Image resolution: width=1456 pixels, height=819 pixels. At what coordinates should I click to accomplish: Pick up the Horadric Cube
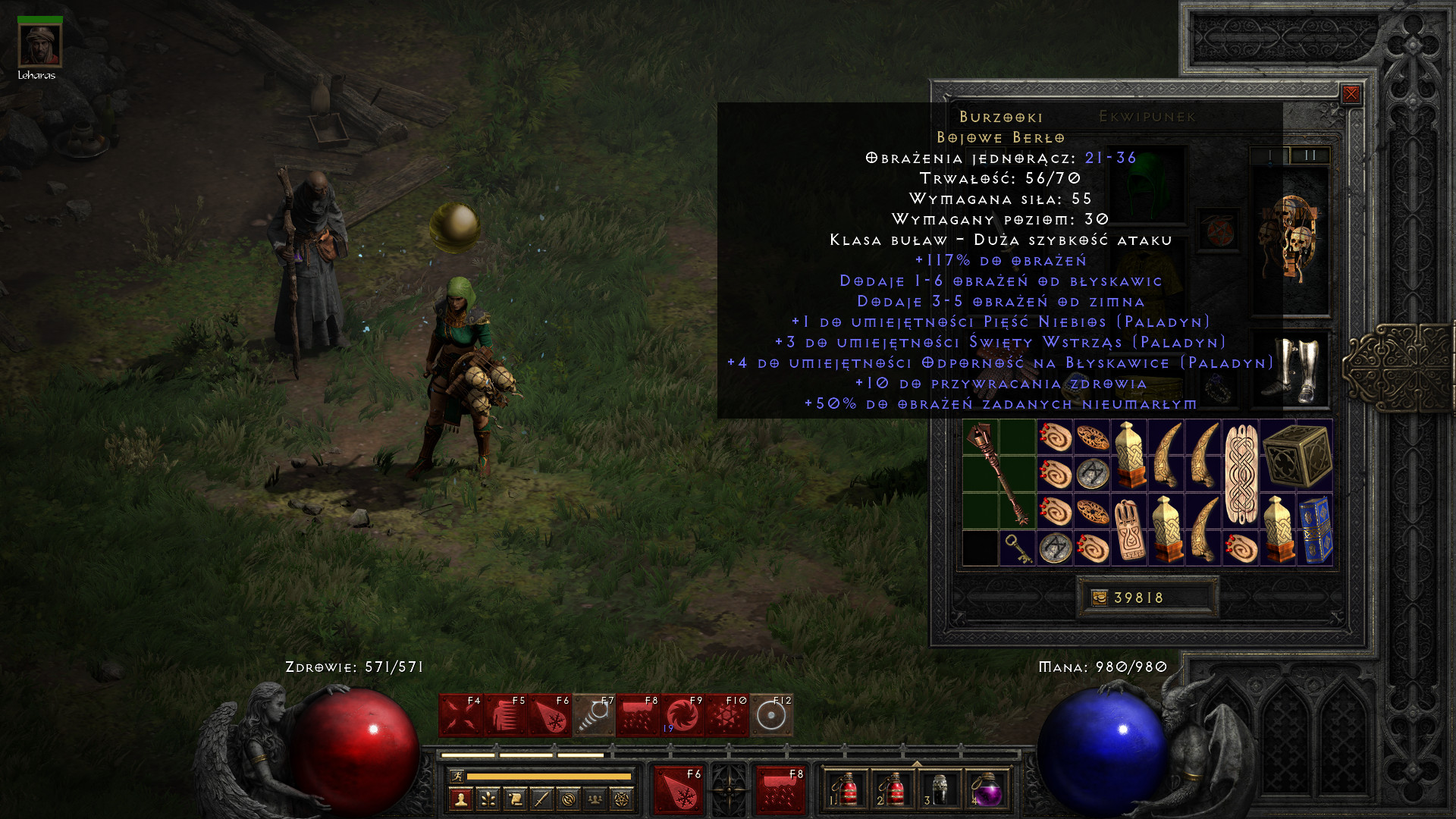[1297, 456]
